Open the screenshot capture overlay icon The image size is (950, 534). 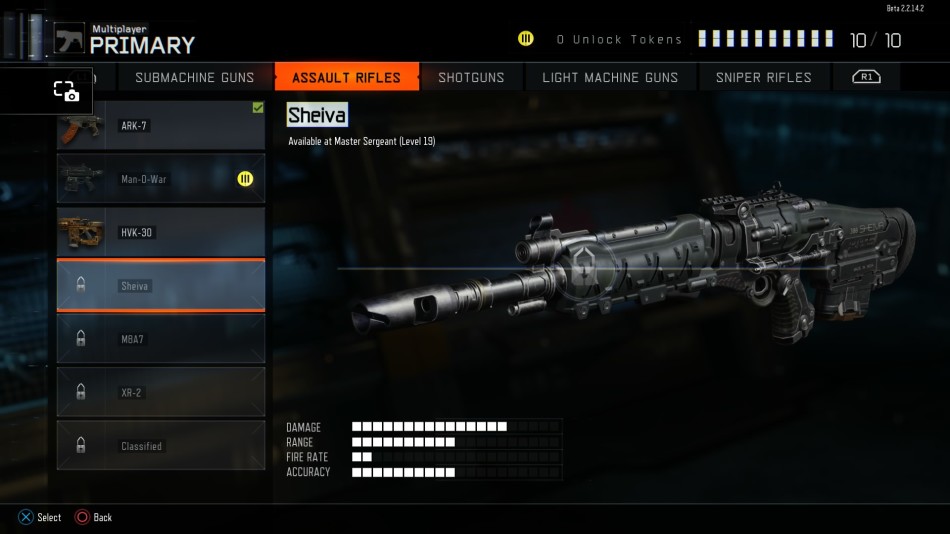point(66,91)
